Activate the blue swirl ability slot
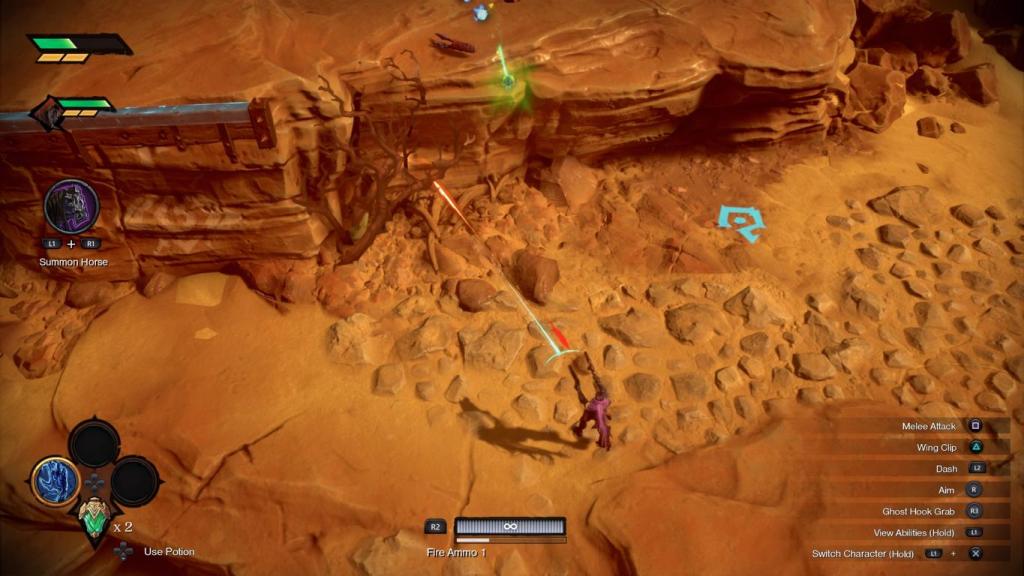Image resolution: width=1024 pixels, height=576 pixels. coord(55,481)
